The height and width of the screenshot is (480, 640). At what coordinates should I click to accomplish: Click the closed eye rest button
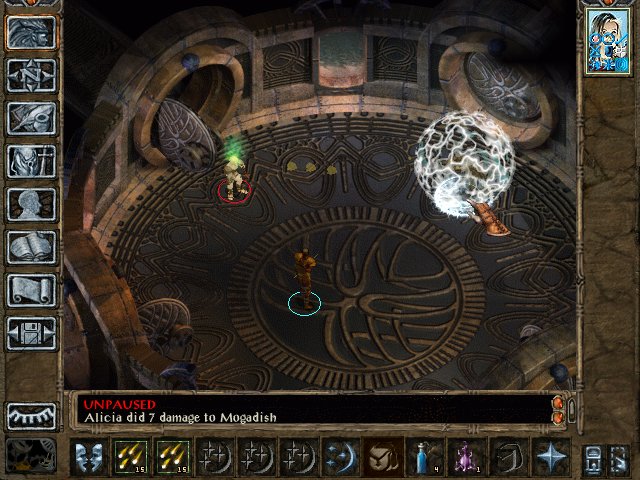[x=31, y=415]
